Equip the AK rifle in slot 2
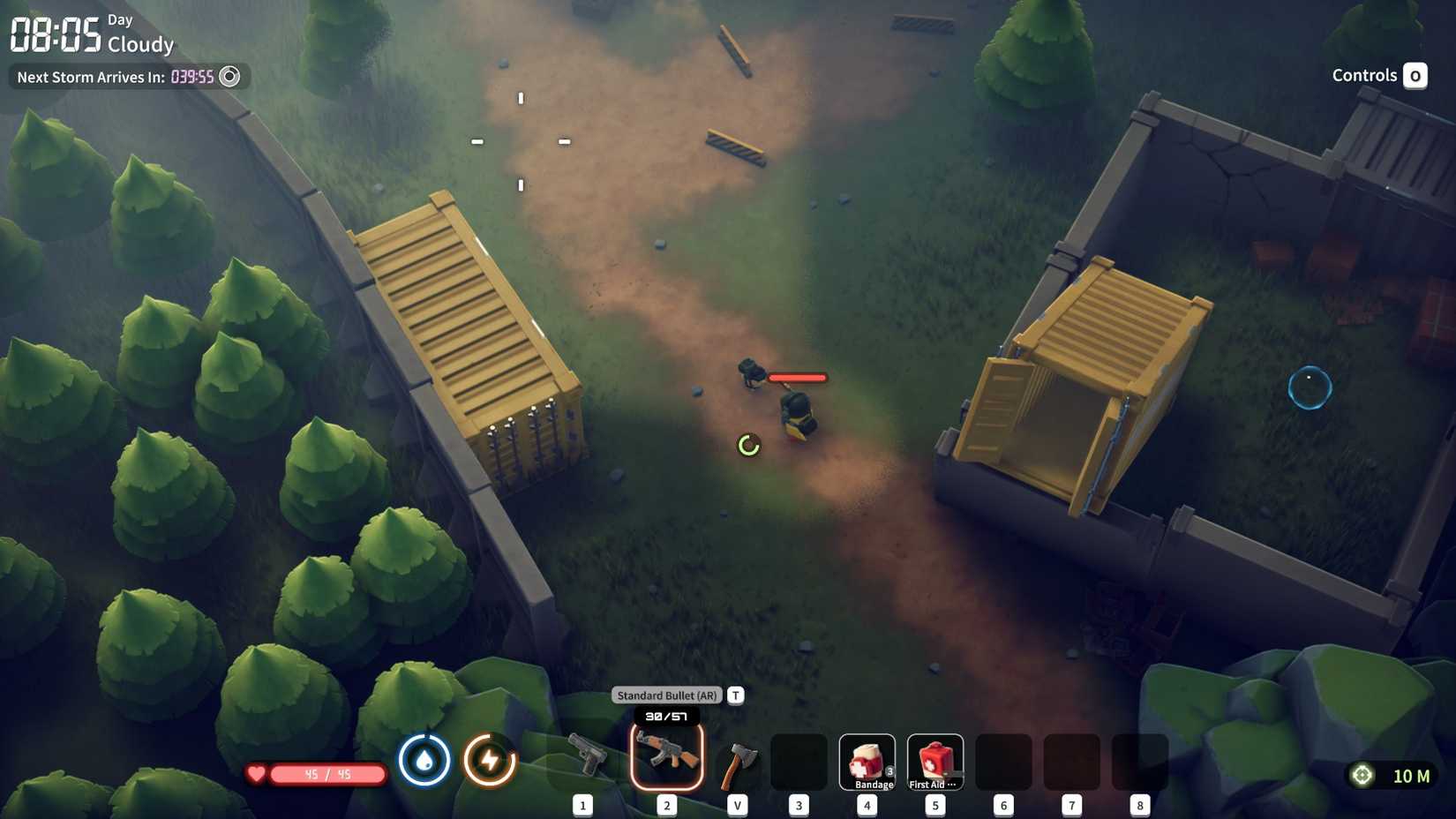Screen dimensions: 1456x819 (668, 759)
